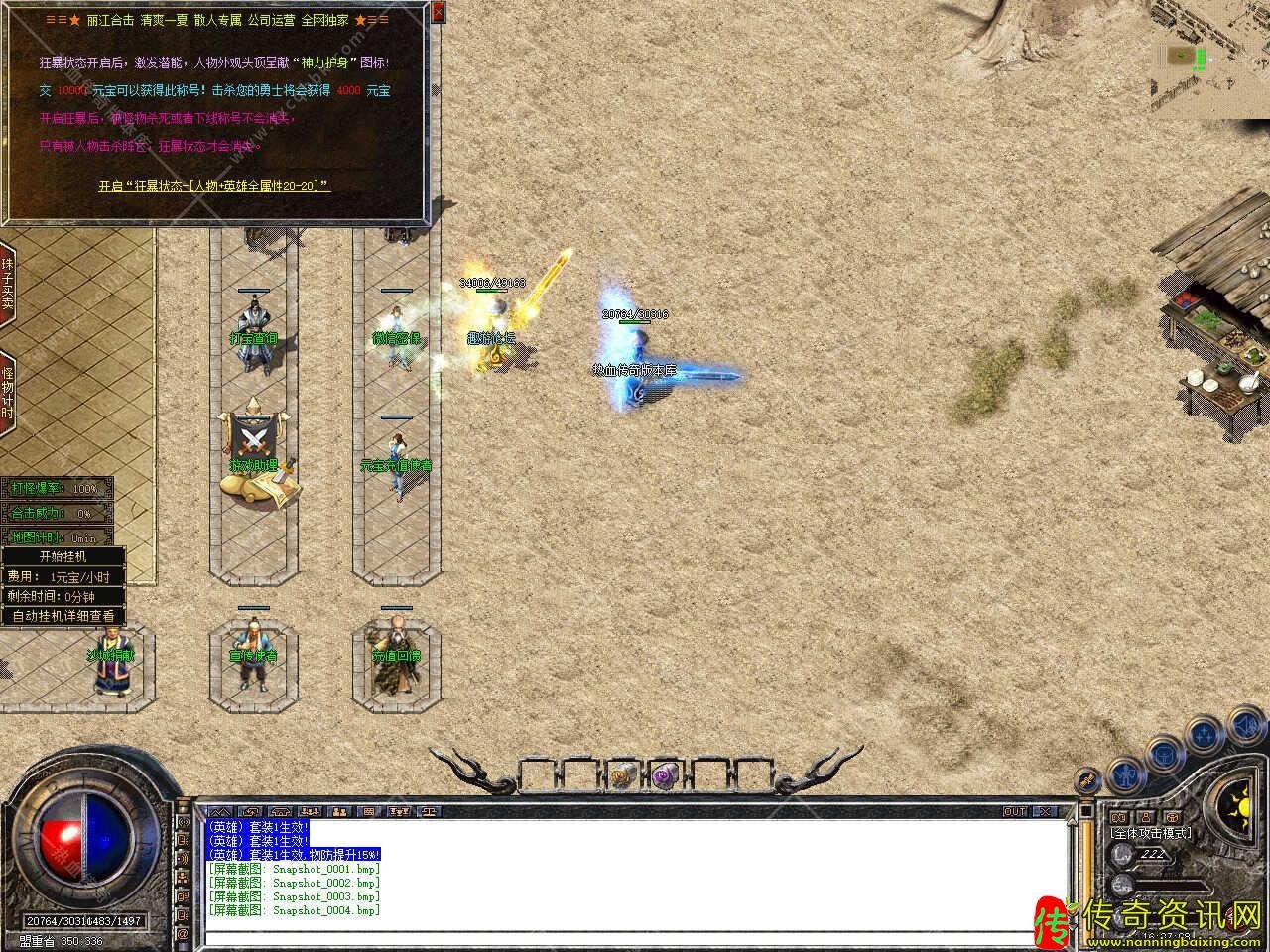The width and height of the screenshot is (1270, 952).
Task: Close the chat window with X
Action: coord(1044,811)
